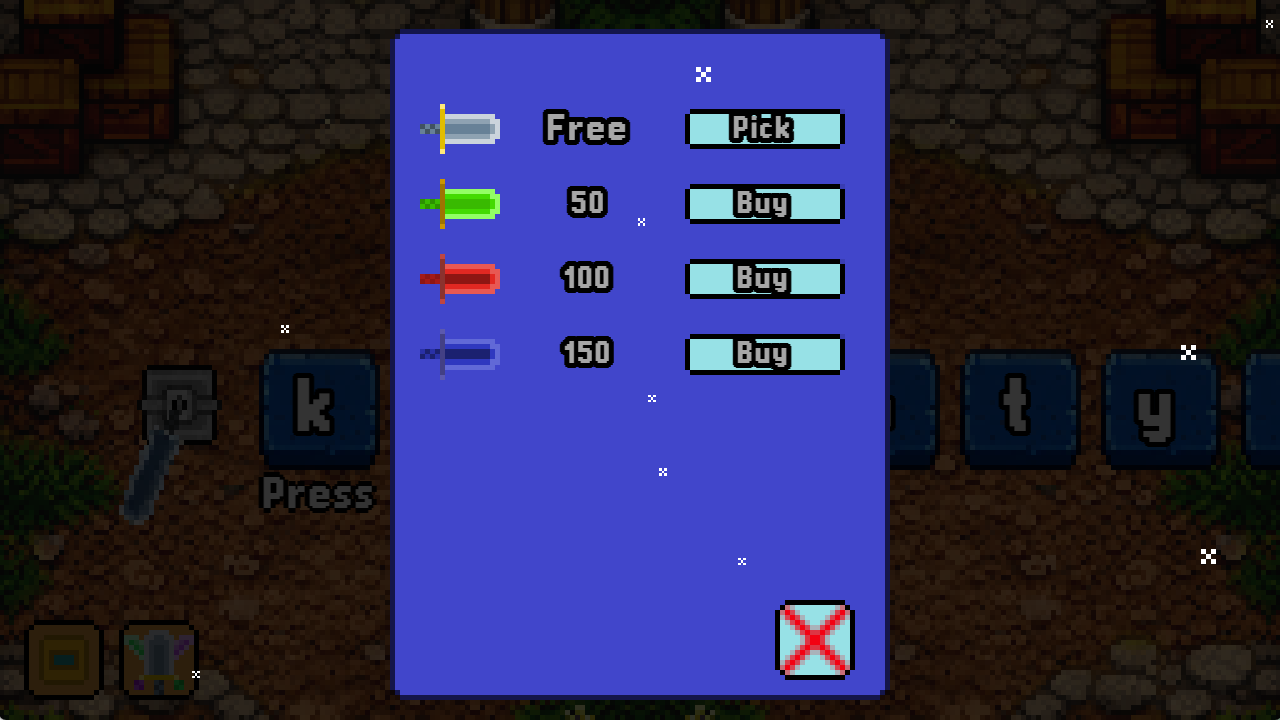
Task: Buy the 100-coin red sword
Action: click(765, 278)
